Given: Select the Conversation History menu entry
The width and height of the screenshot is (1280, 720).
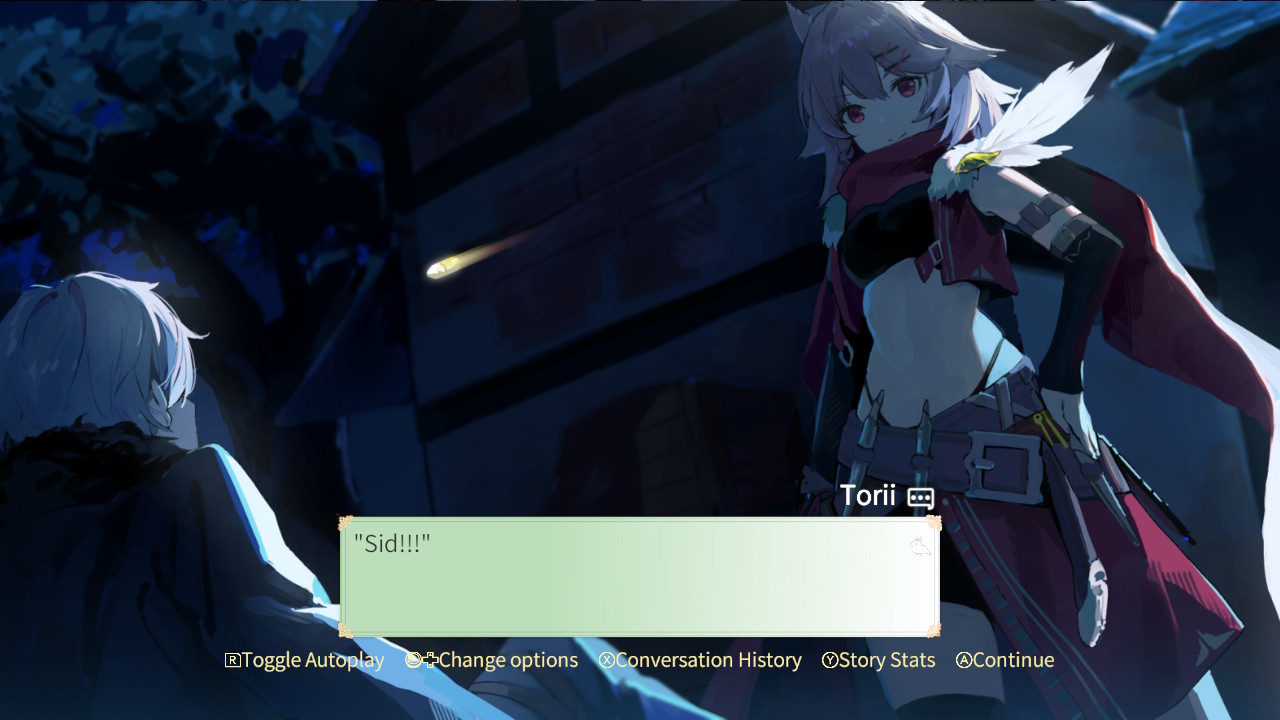Looking at the screenshot, I should 710,660.
